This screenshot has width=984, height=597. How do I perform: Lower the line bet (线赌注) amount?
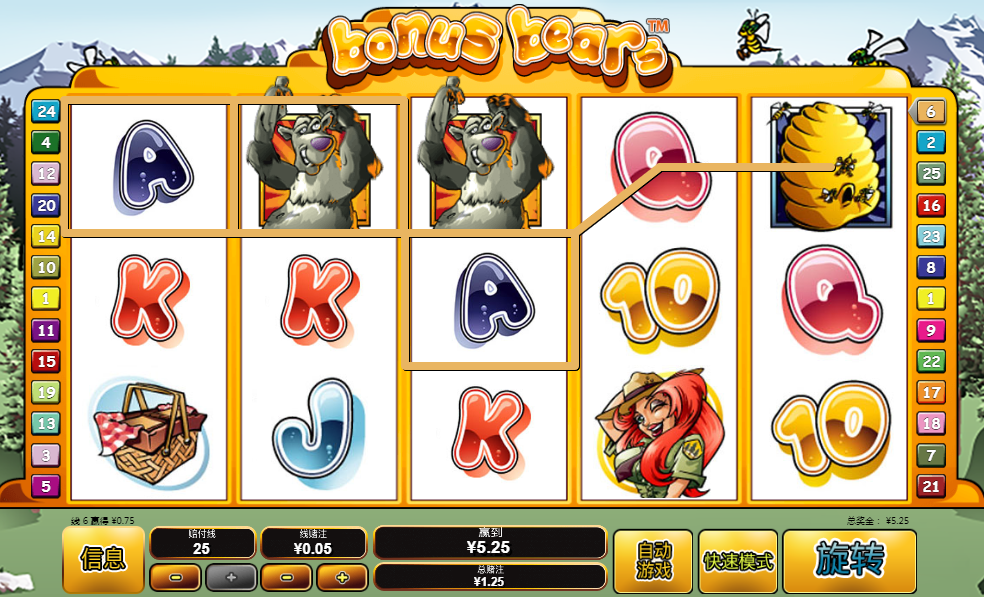(x=286, y=577)
